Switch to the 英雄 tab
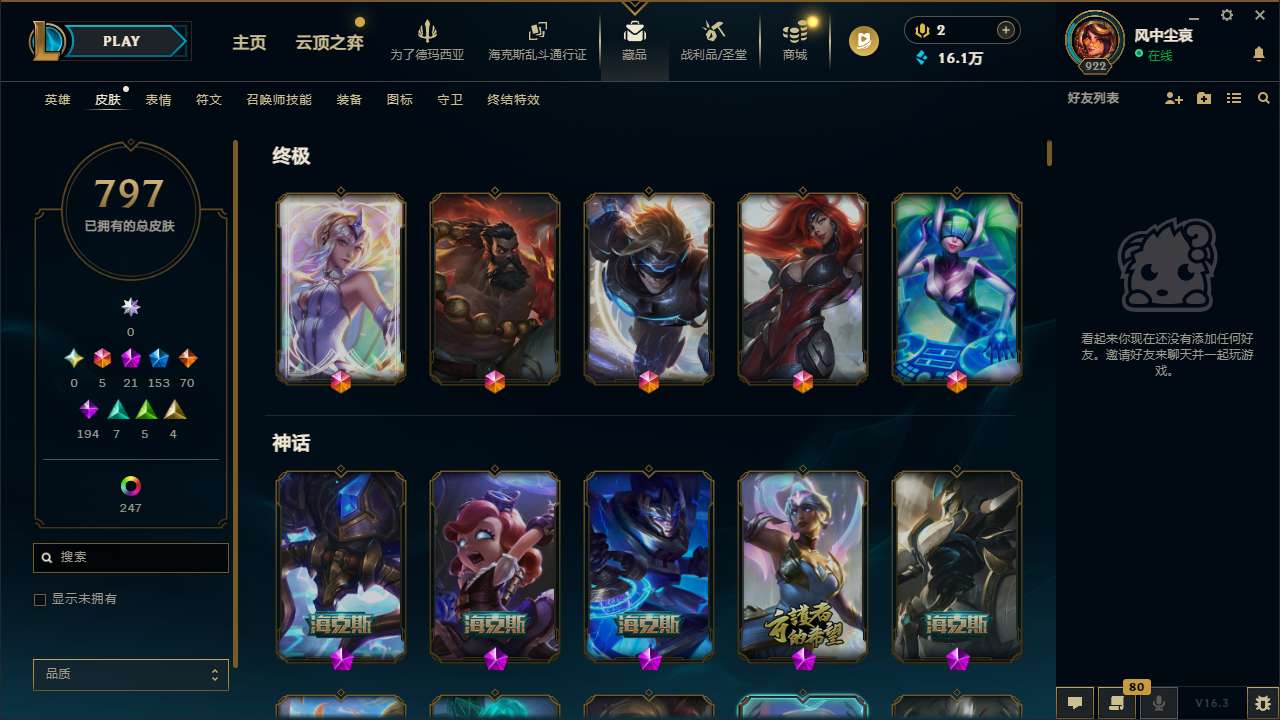The image size is (1280, 720). tap(57, 100)
